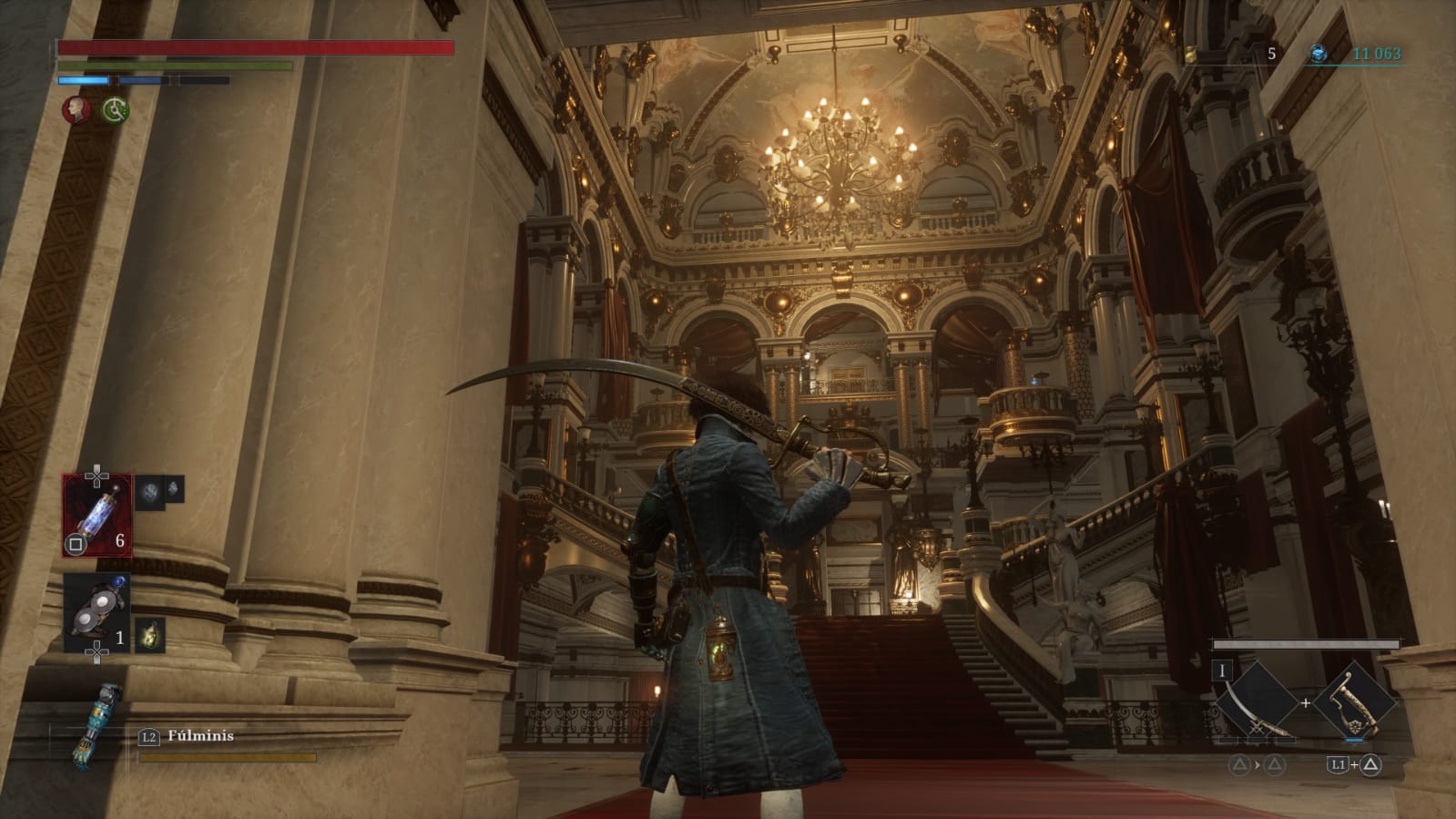Click the green circular buff icon
The image size is (1456, 819).
tap(115, 110)
